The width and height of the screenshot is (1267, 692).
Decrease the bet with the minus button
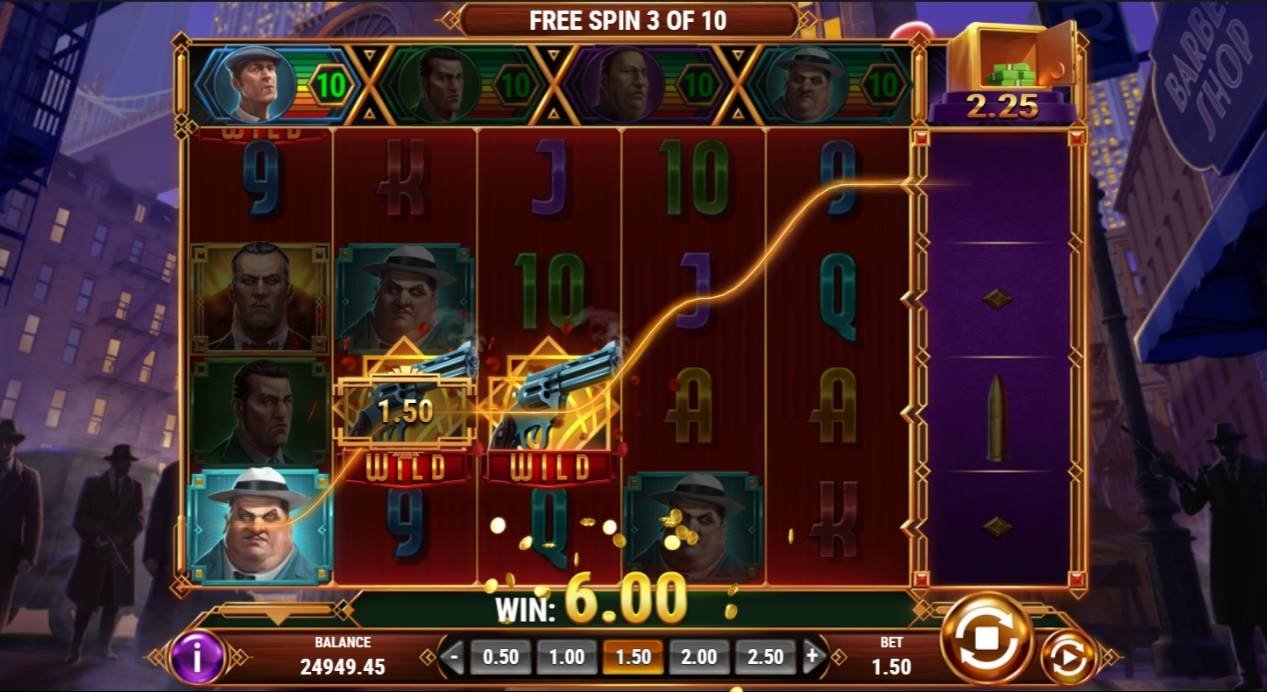(455, 657)
